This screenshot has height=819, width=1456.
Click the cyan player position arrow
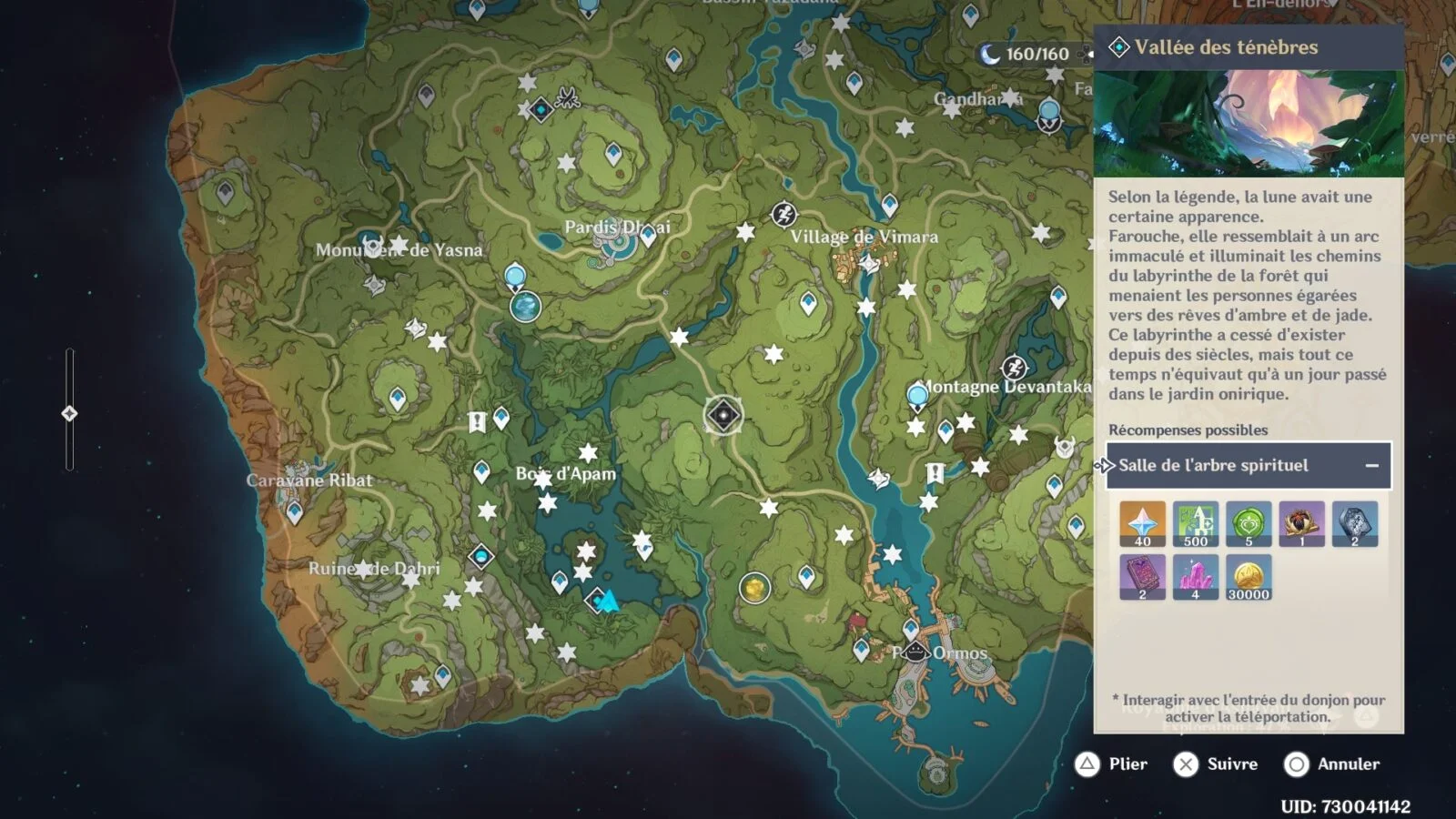click(x=609, y=601)
